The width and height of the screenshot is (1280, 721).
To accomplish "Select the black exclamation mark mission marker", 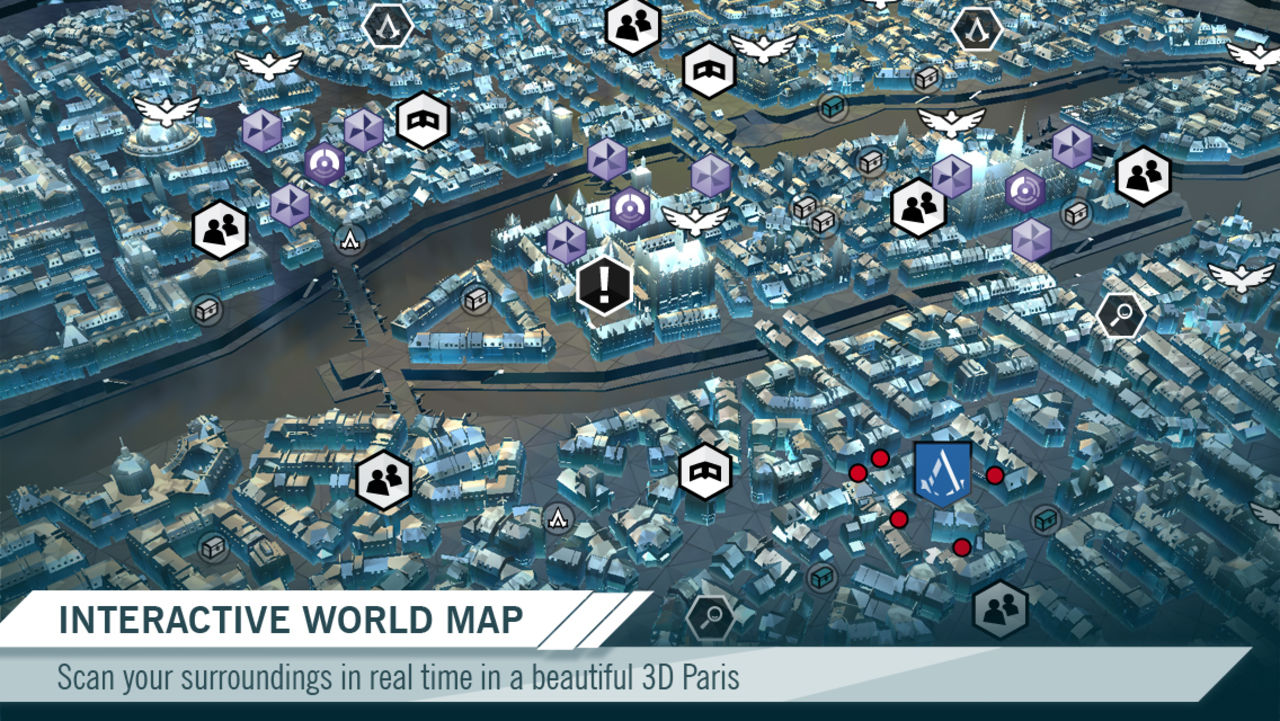I will 604,286.
